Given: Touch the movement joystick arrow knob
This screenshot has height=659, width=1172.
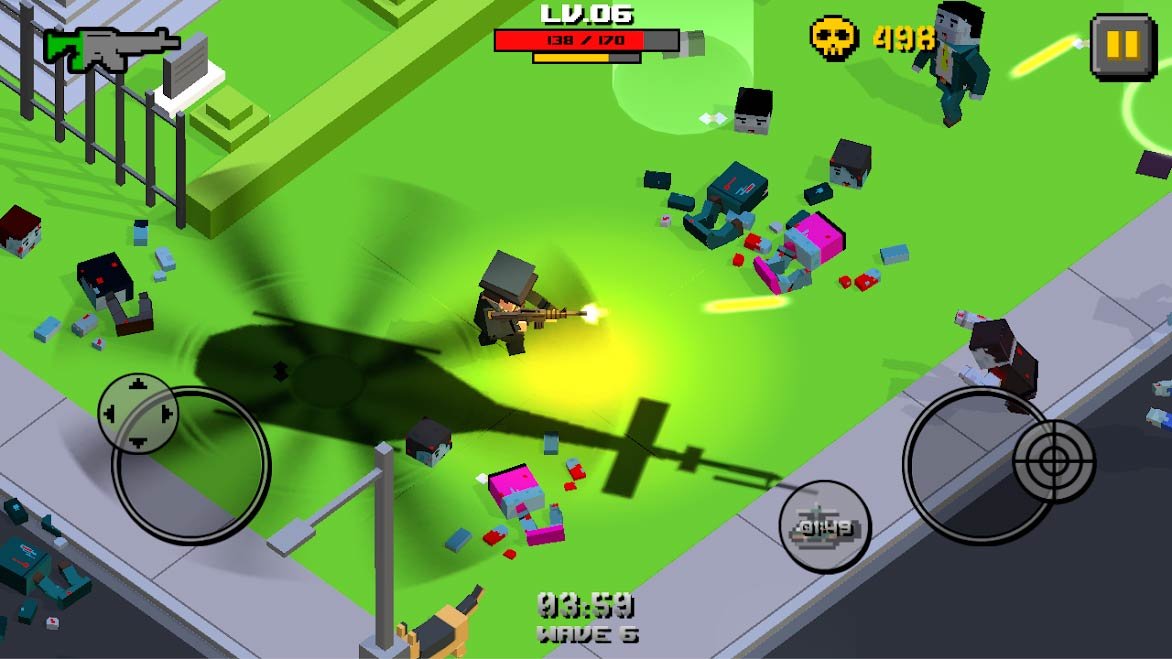Looking at the screenshot, I should pos(138,413).
